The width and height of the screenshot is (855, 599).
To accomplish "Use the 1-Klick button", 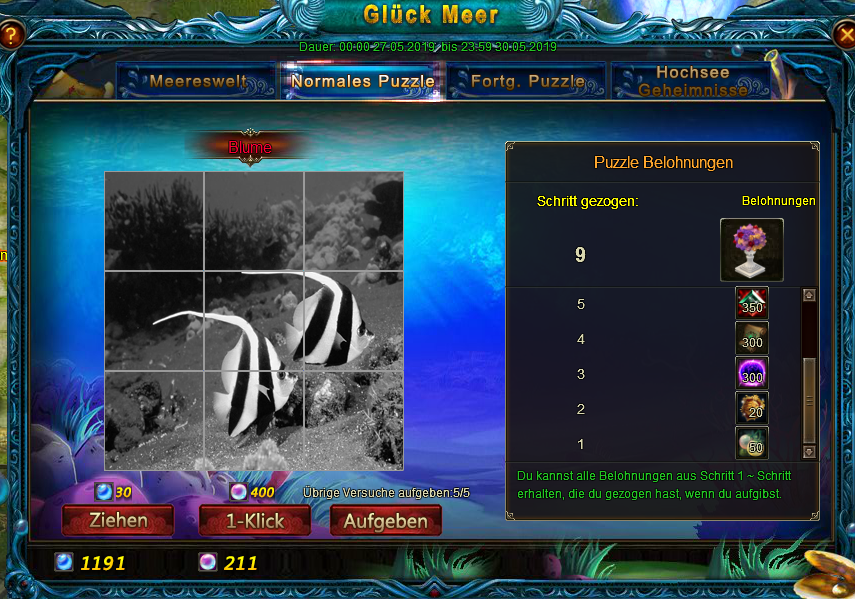I will click(x=255, y=520).
